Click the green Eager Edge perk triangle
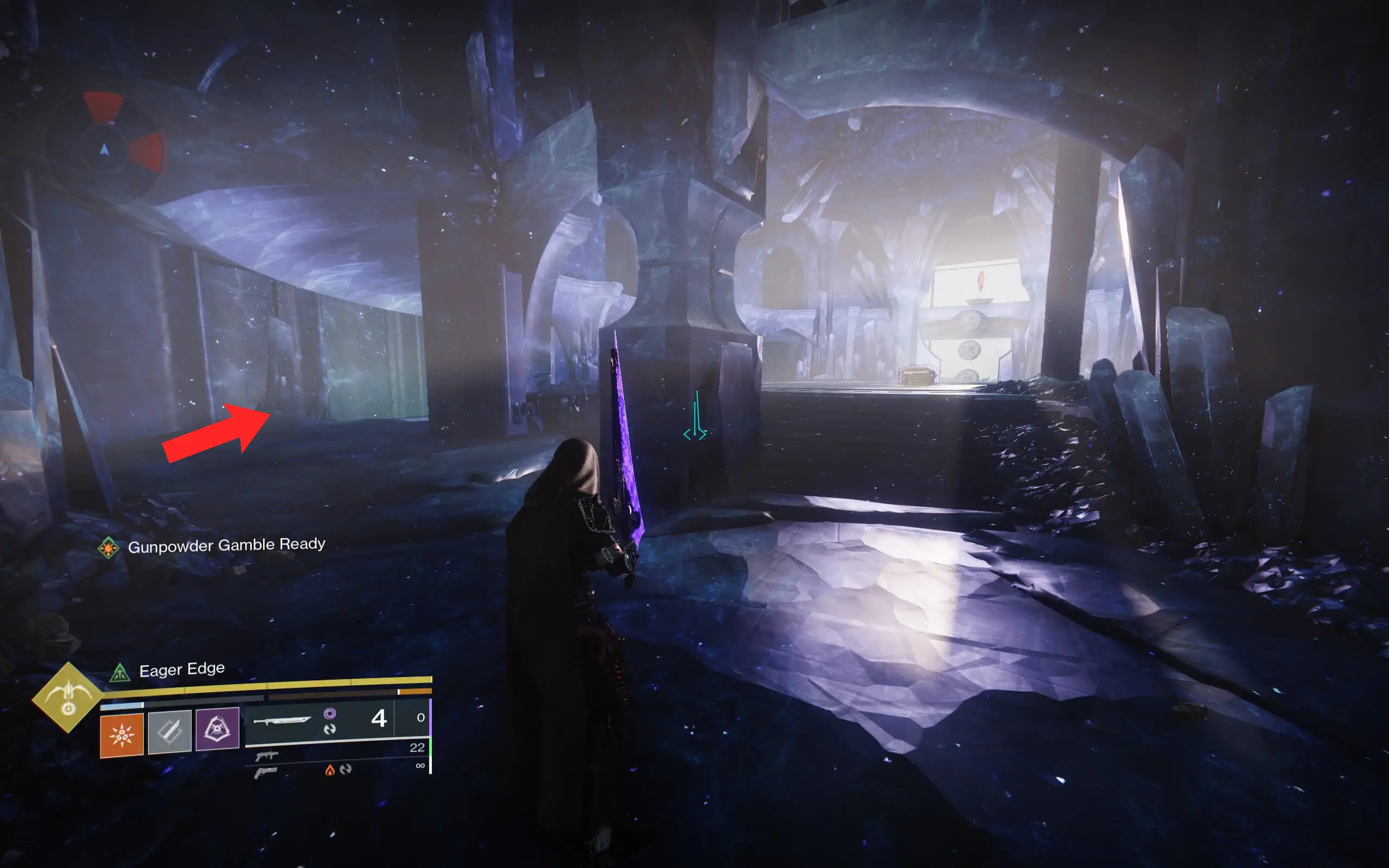The height and width of the screenshot is (868, 1389). (x=119, y=673)
